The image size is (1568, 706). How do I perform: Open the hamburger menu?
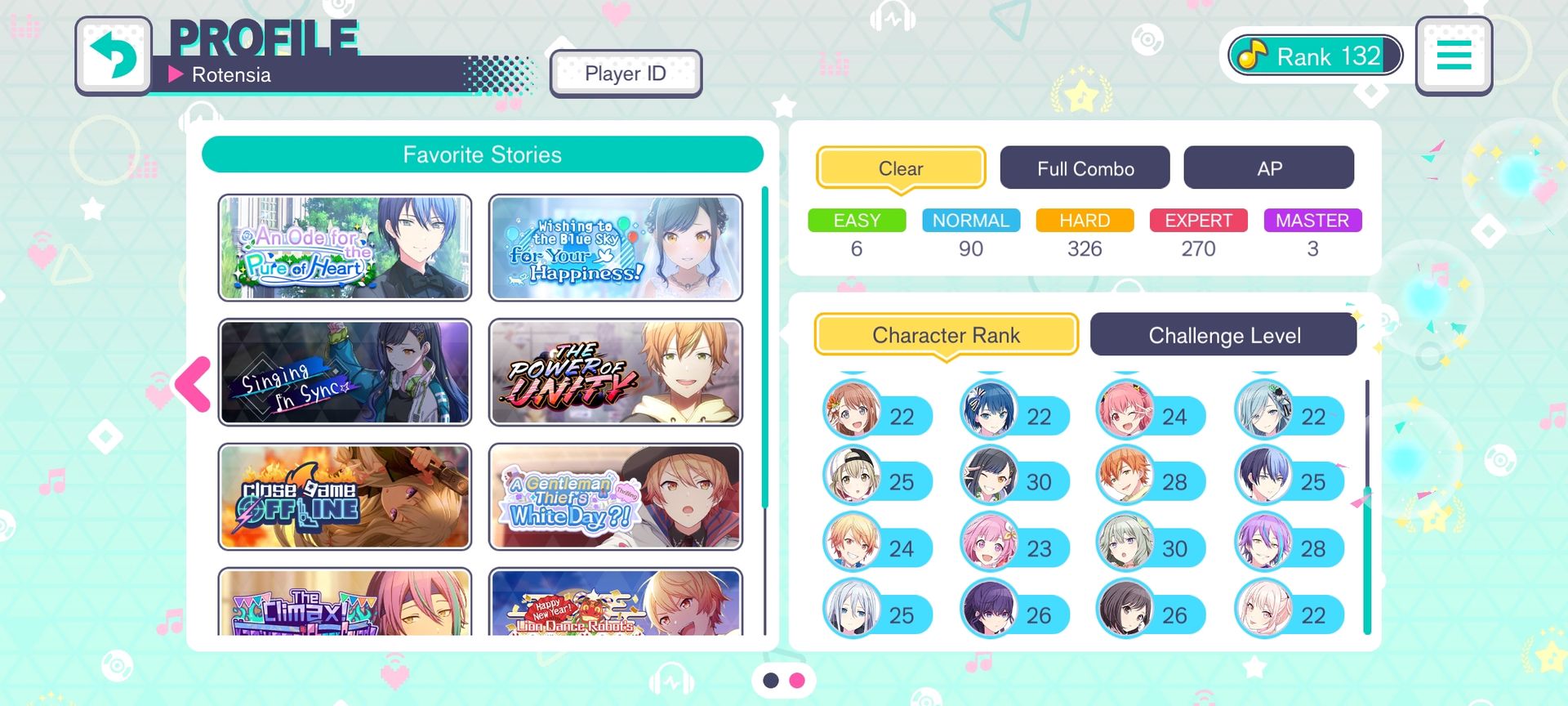coord(1454,56)
